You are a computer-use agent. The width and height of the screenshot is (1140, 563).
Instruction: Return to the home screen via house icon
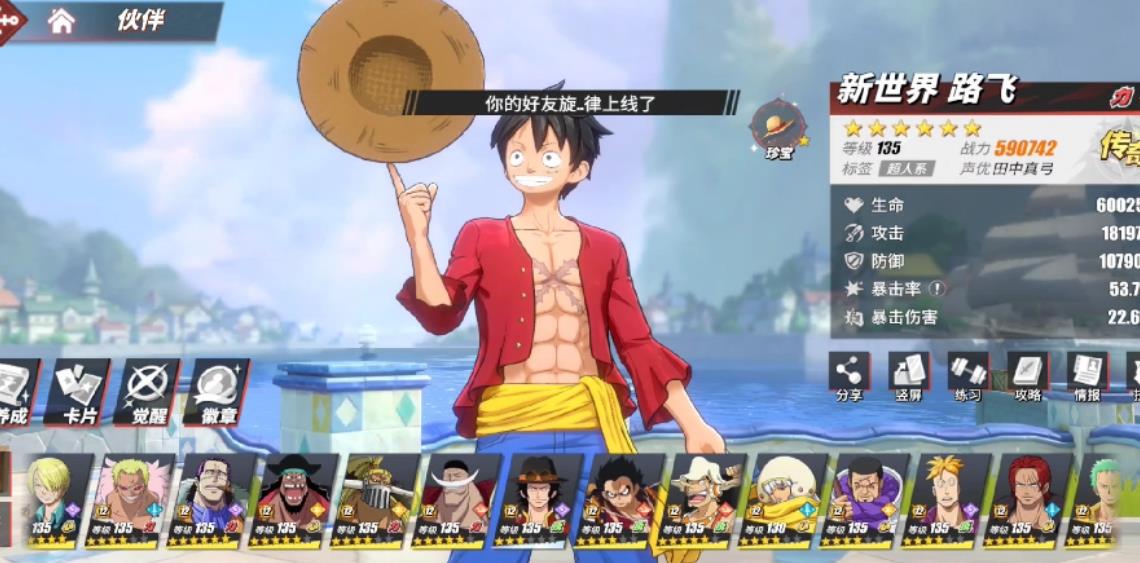pos(61,21)
